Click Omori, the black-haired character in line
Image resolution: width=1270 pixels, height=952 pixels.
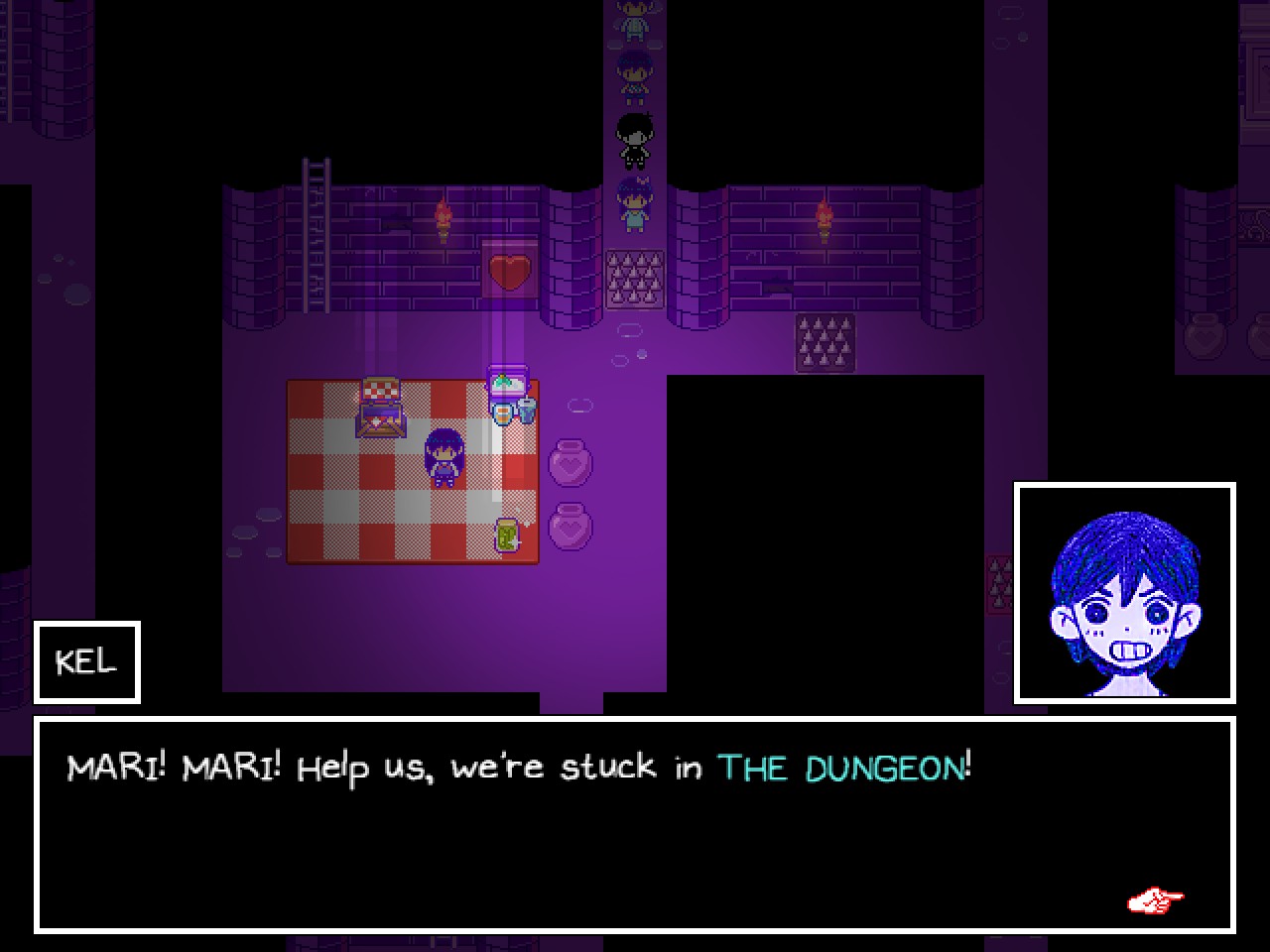[x=635, y=139]
